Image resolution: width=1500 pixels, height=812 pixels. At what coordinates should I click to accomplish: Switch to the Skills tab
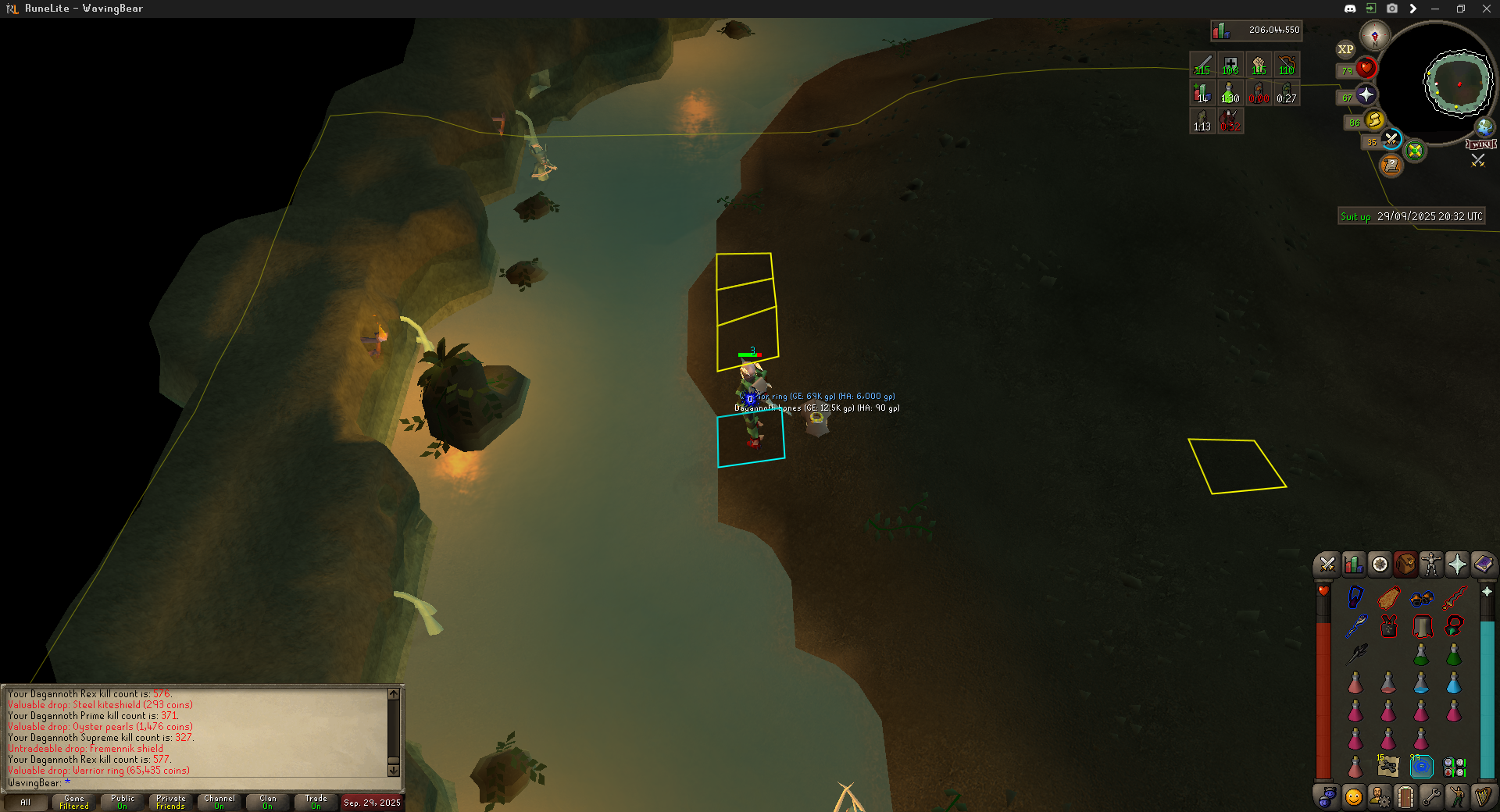point(1353,564)
